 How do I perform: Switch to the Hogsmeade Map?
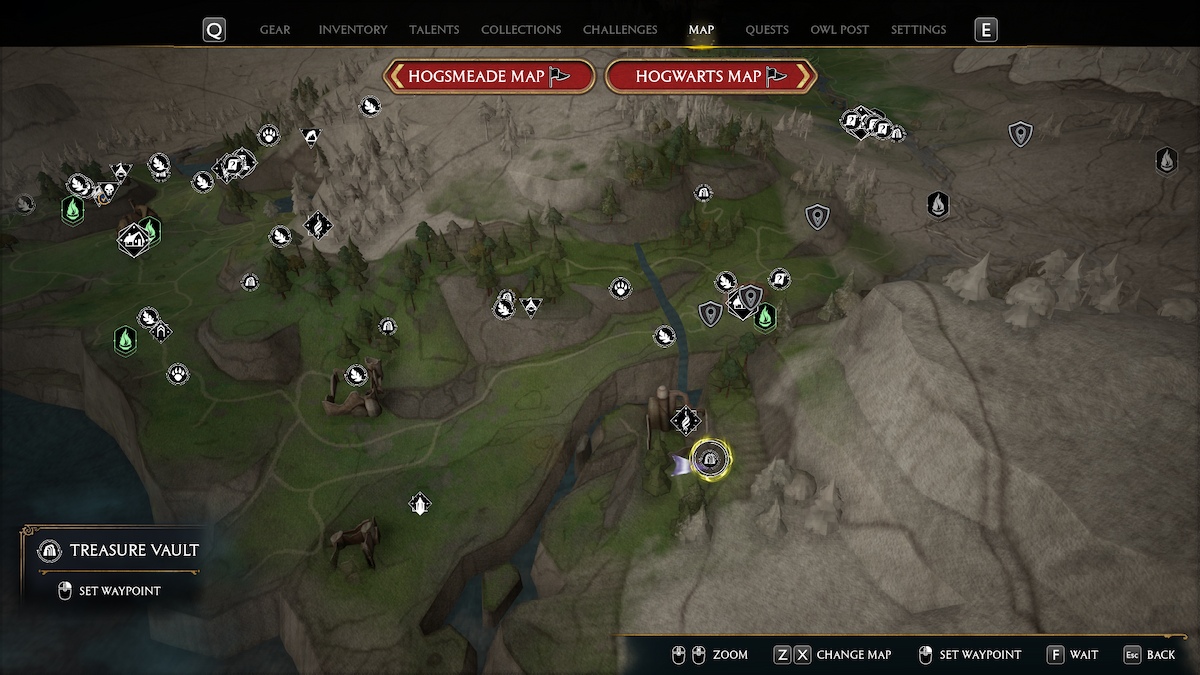tap(490, 76)
